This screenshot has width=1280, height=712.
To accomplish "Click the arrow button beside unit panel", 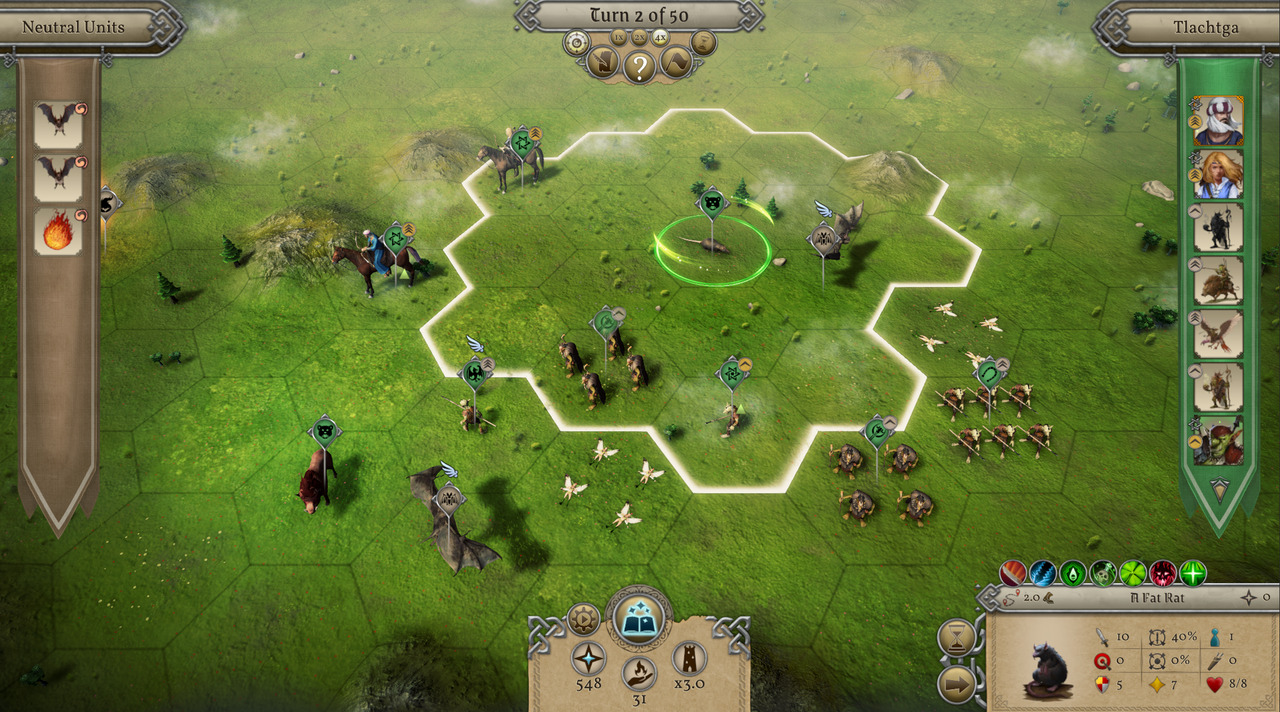I will click(957, 684).
